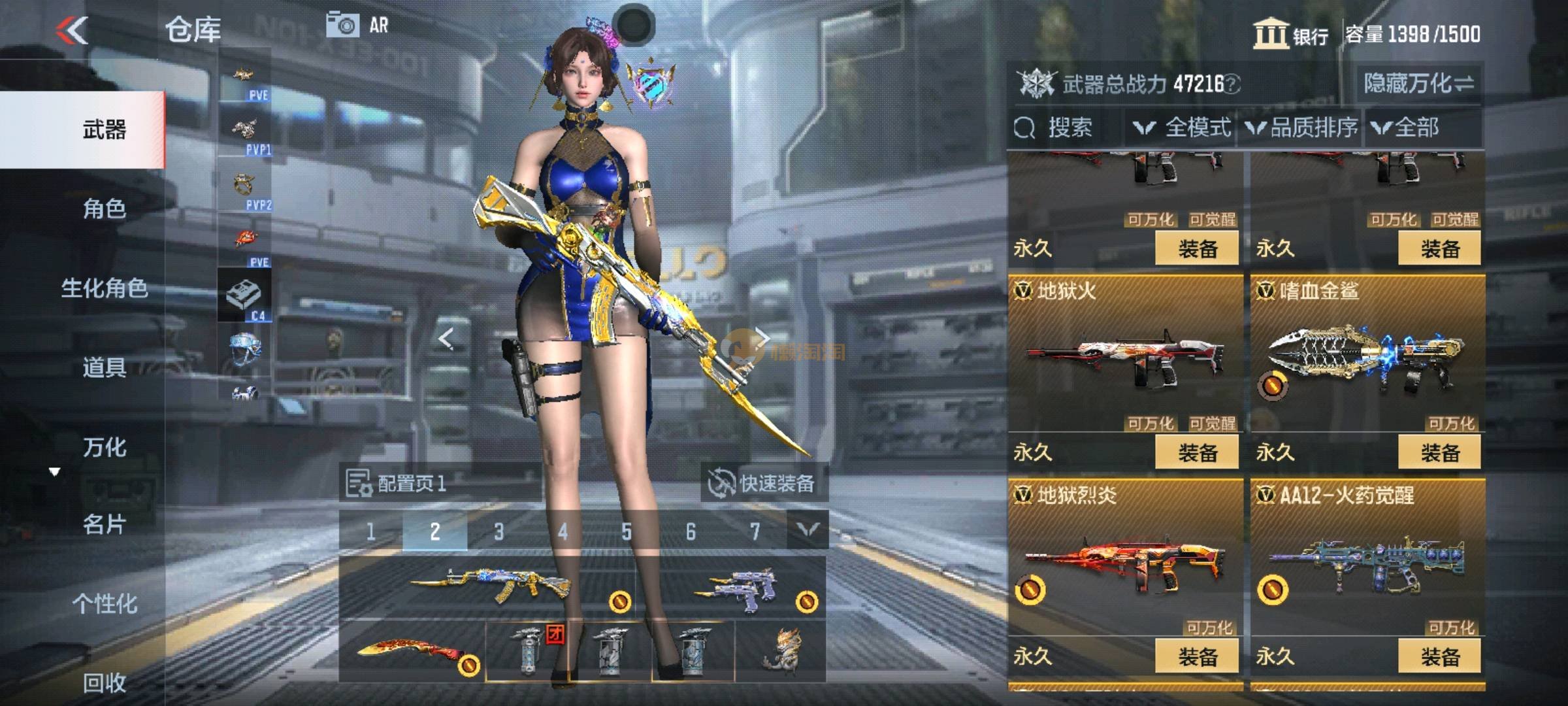Equip the AA12-火药觉醒 weapon
The width and height of the screenshot is (1568, 706).
click(x=1439, y=656)
